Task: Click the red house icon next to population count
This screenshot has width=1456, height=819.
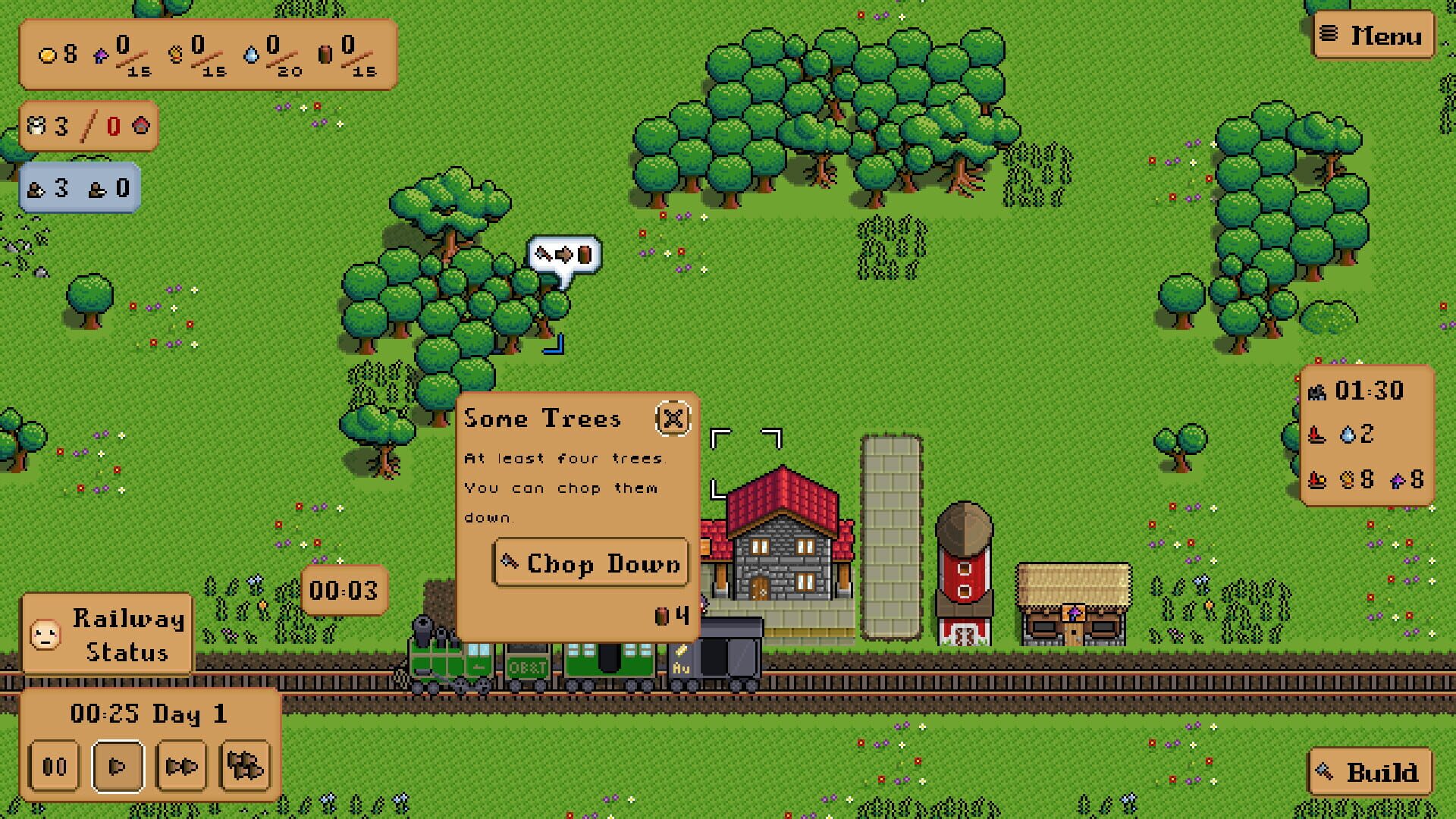Action: click(140, 126)
